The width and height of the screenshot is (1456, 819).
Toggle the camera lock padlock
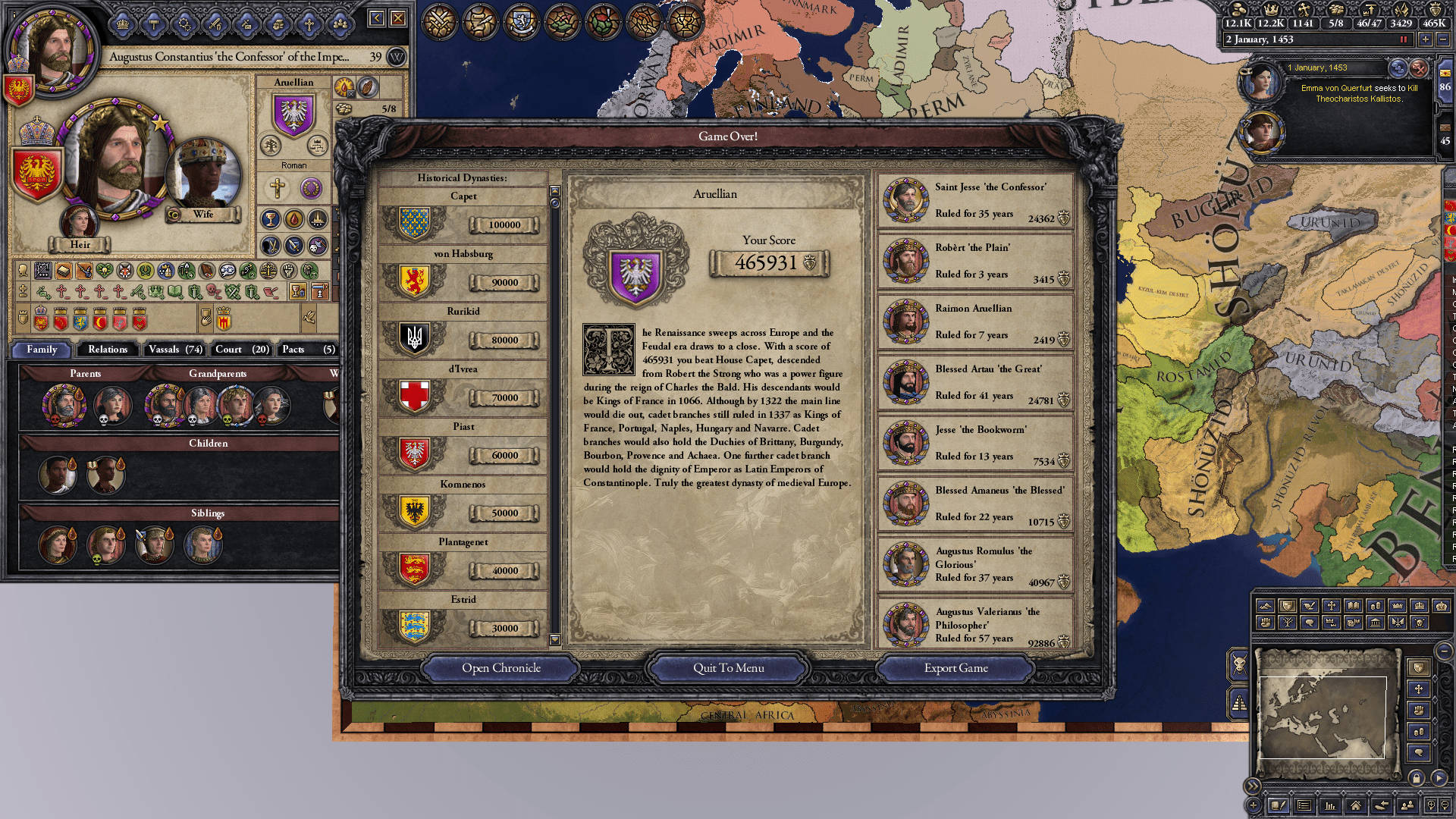click(x=1417, y=778)
